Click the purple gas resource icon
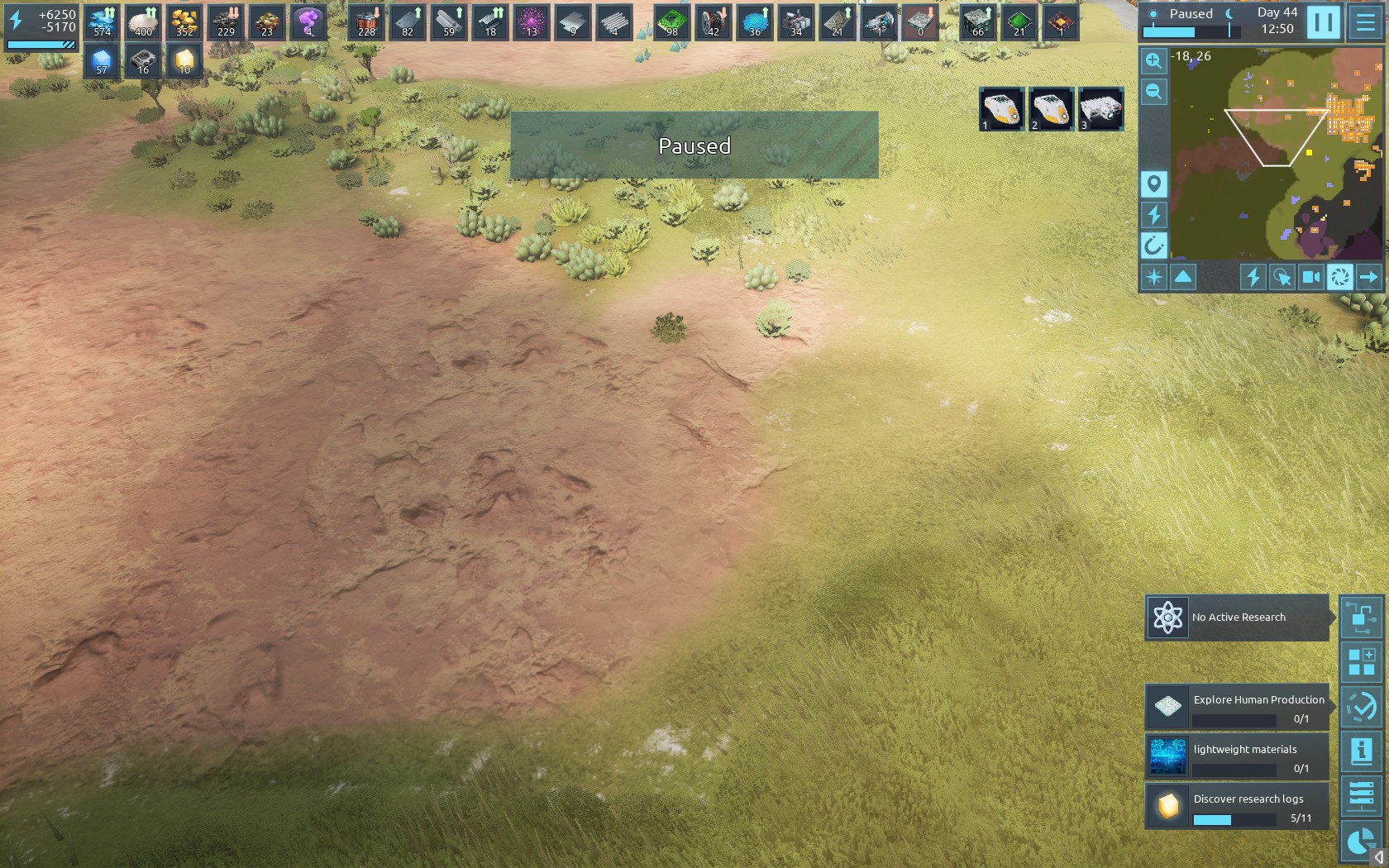The width and height of the screenshot is (1389, 868). point(308,22)
